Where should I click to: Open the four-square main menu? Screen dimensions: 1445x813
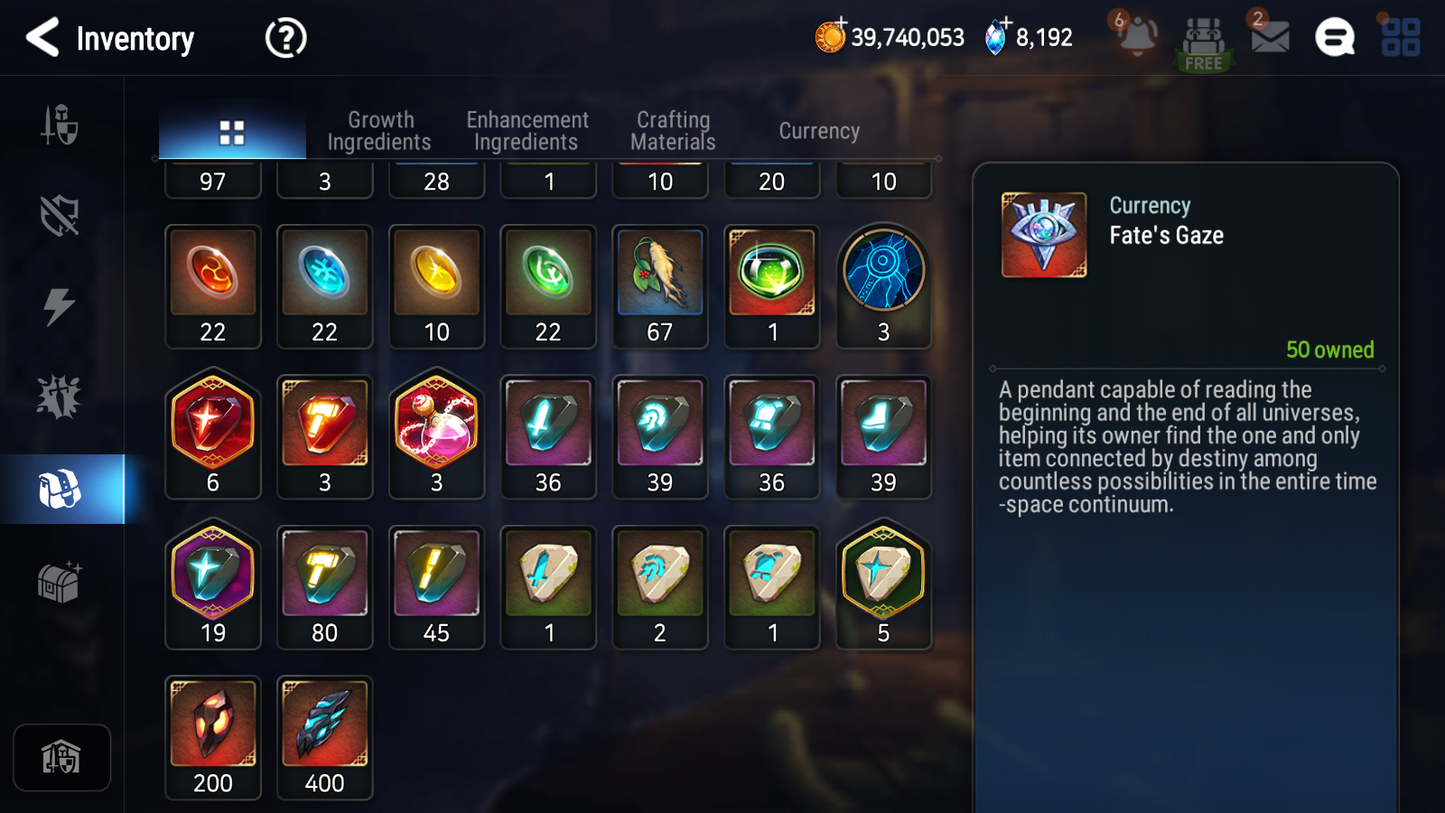[1400, 38]
